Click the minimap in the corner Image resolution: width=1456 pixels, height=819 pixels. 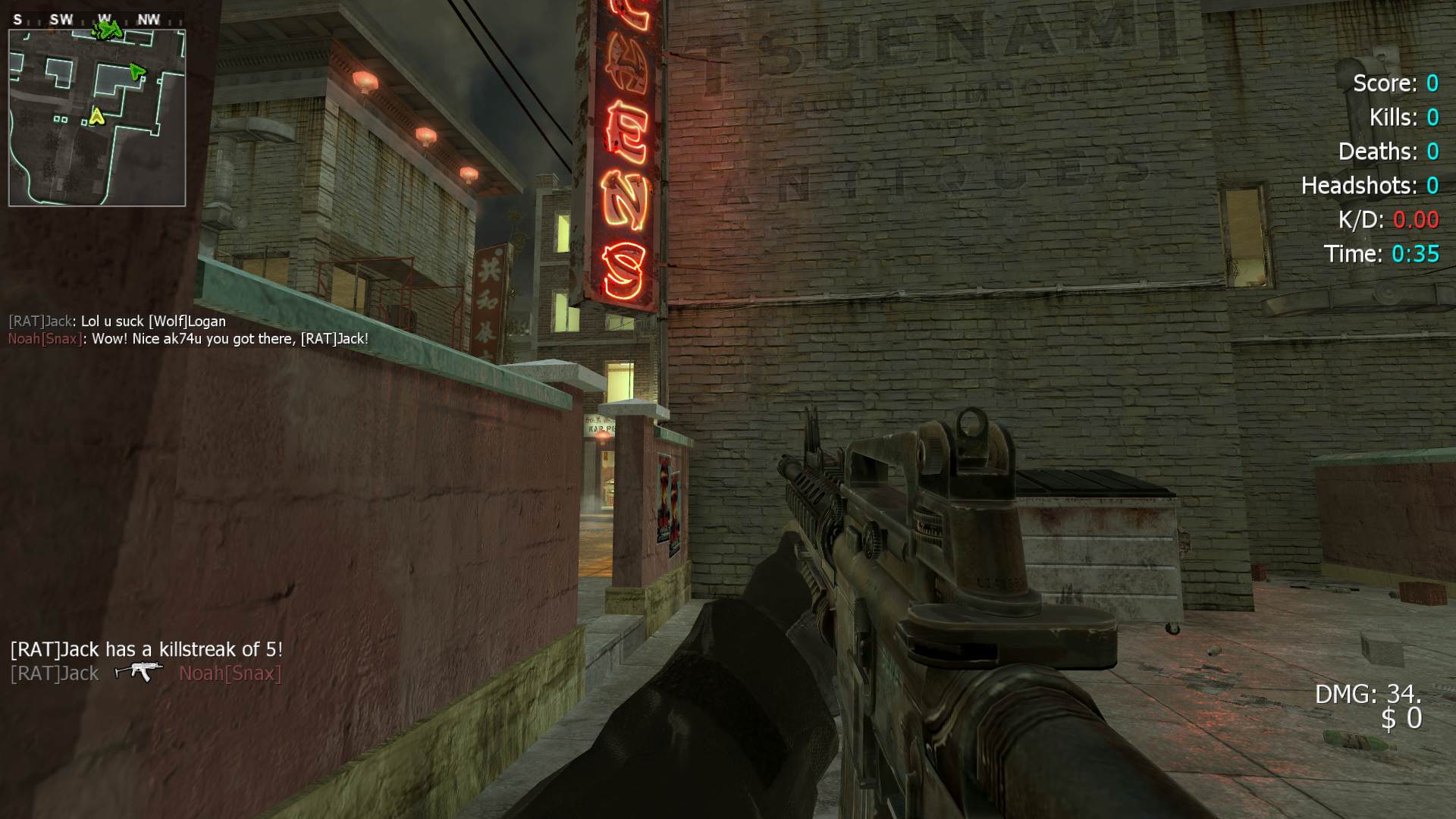point(97,118)
